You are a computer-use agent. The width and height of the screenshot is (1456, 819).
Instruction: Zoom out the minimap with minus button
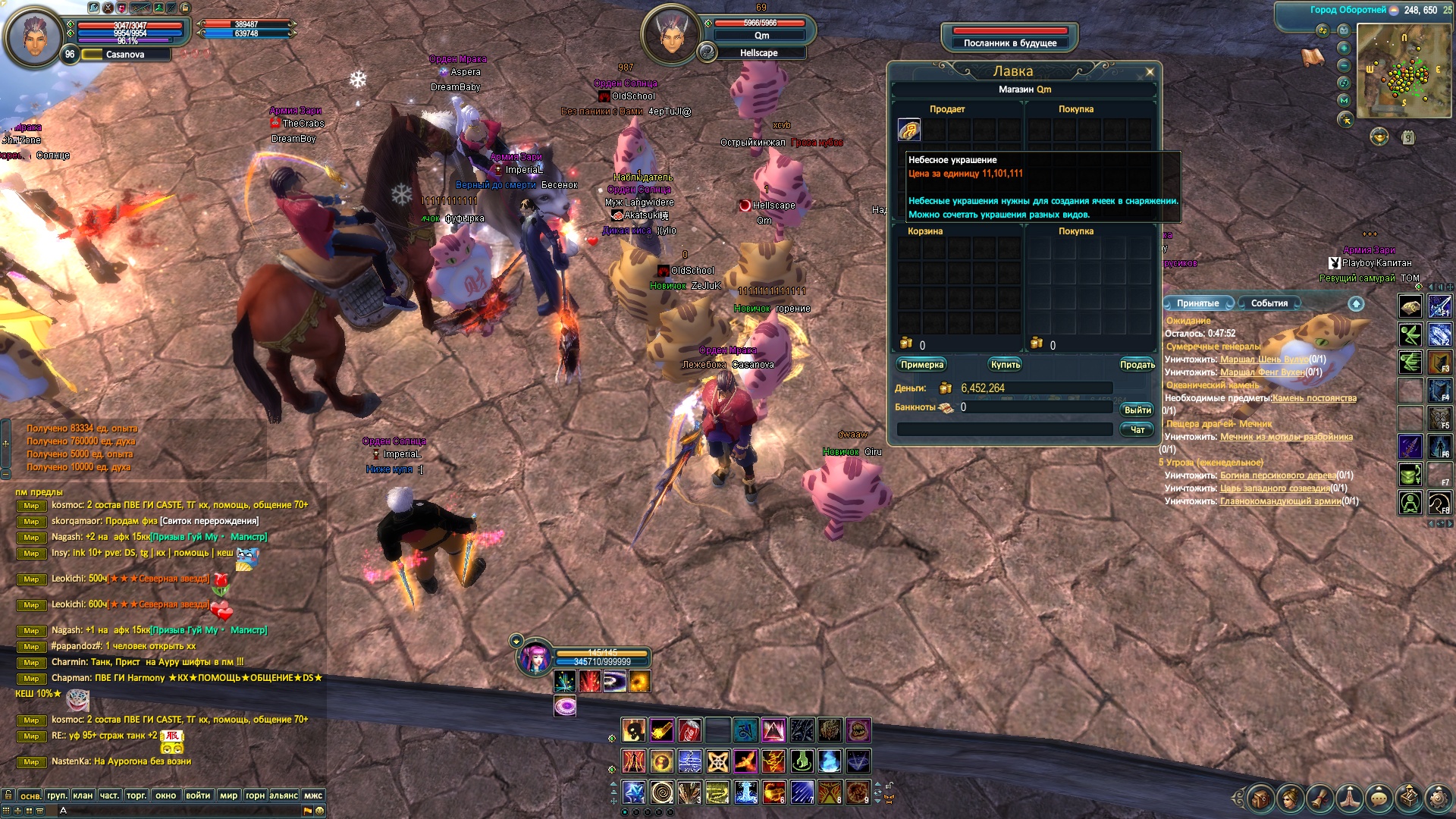pyautogui.click(x=1344, y=65)
